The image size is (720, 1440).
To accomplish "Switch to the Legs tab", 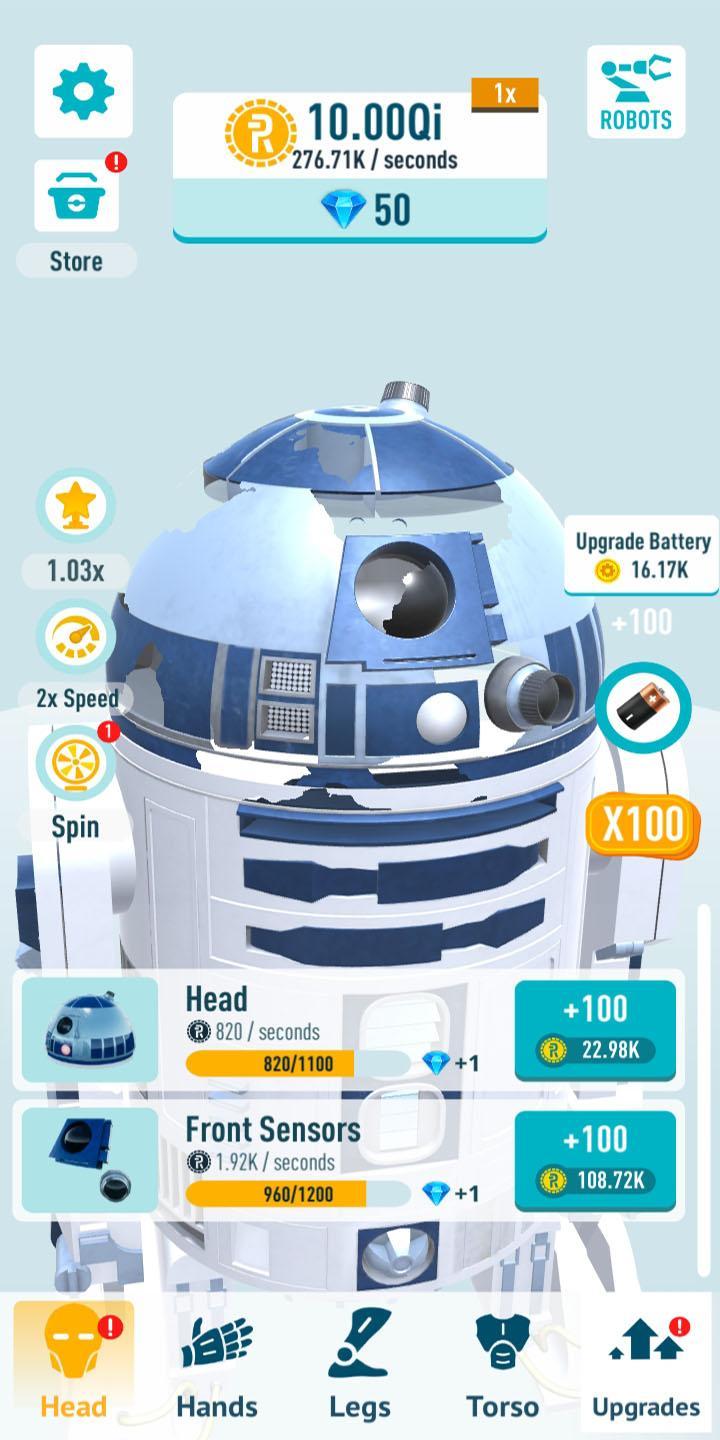I will [359, 1362].
